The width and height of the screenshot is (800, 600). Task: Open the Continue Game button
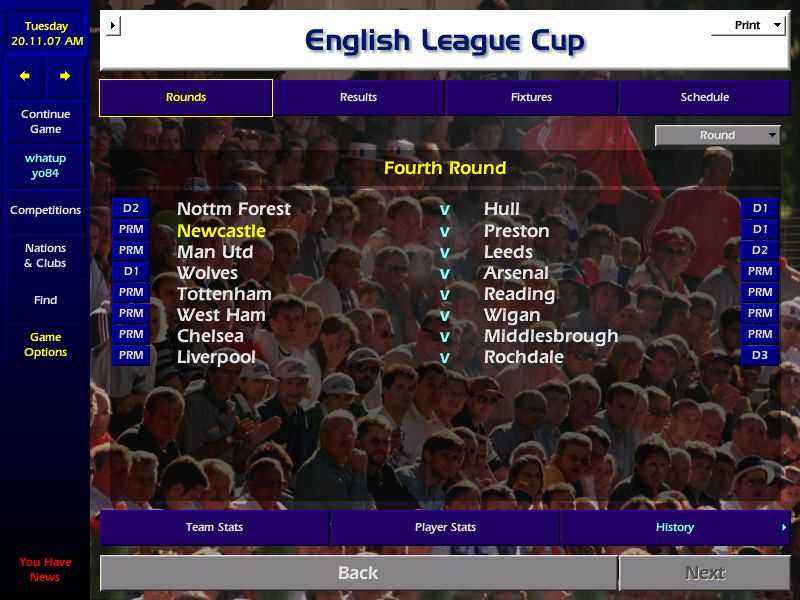45,121
